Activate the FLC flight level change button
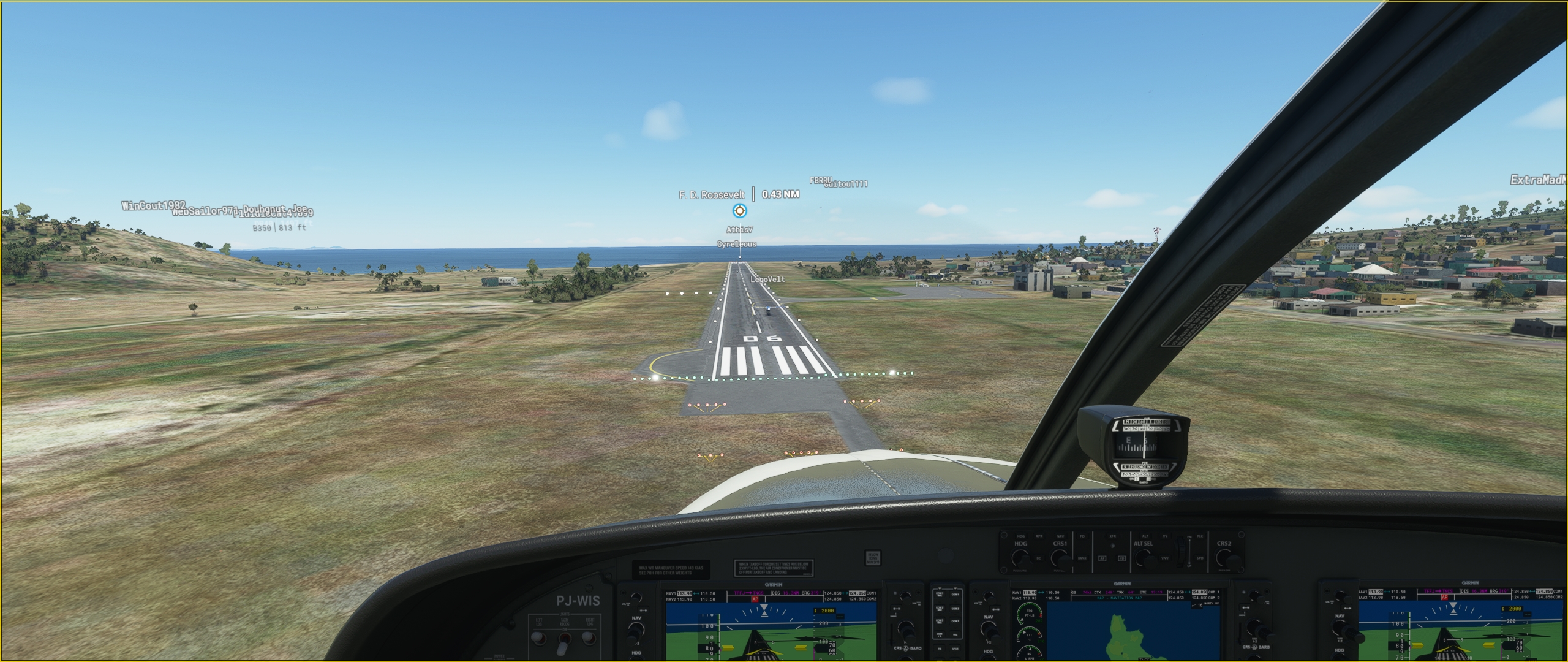The width and height of the screenshot is (1568, 662). pos(1200,538)
